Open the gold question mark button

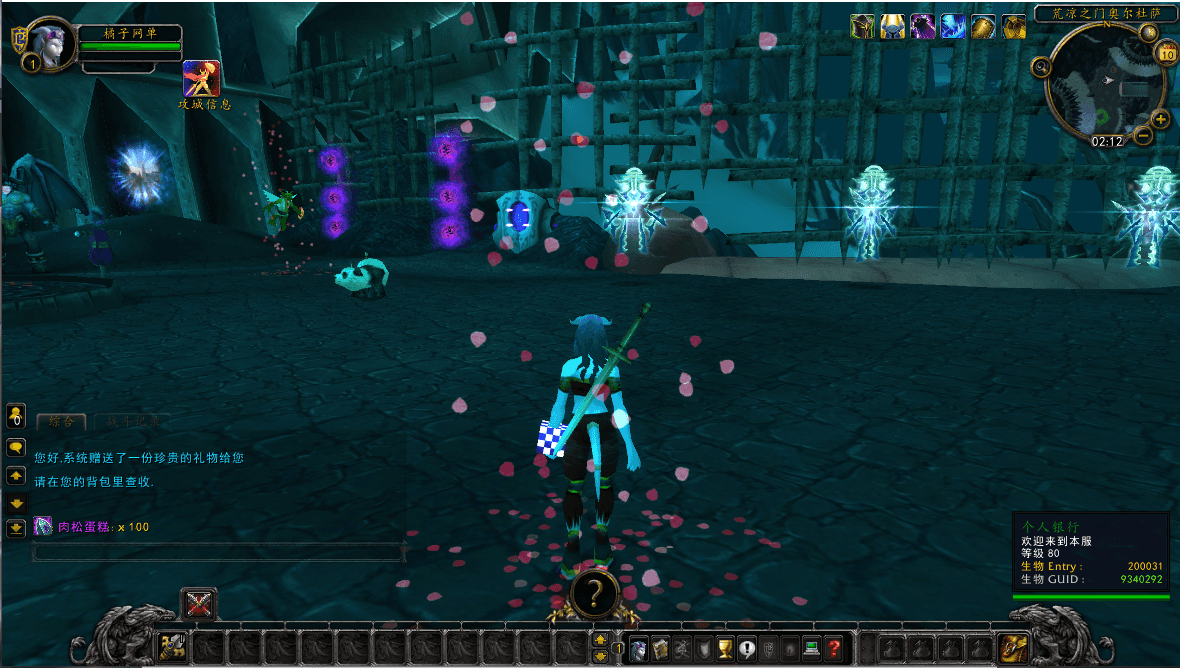[x=594, y=596]
